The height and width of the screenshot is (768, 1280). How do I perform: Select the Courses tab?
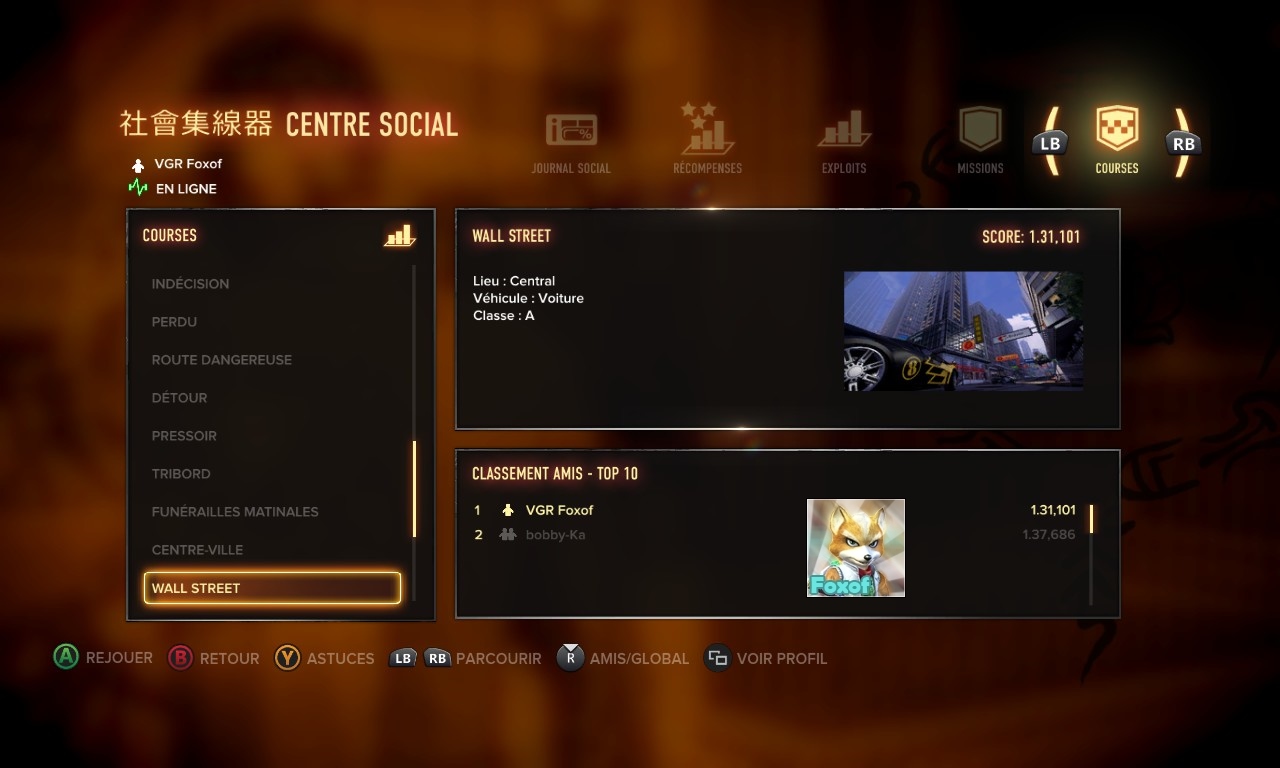(1117, 141)
